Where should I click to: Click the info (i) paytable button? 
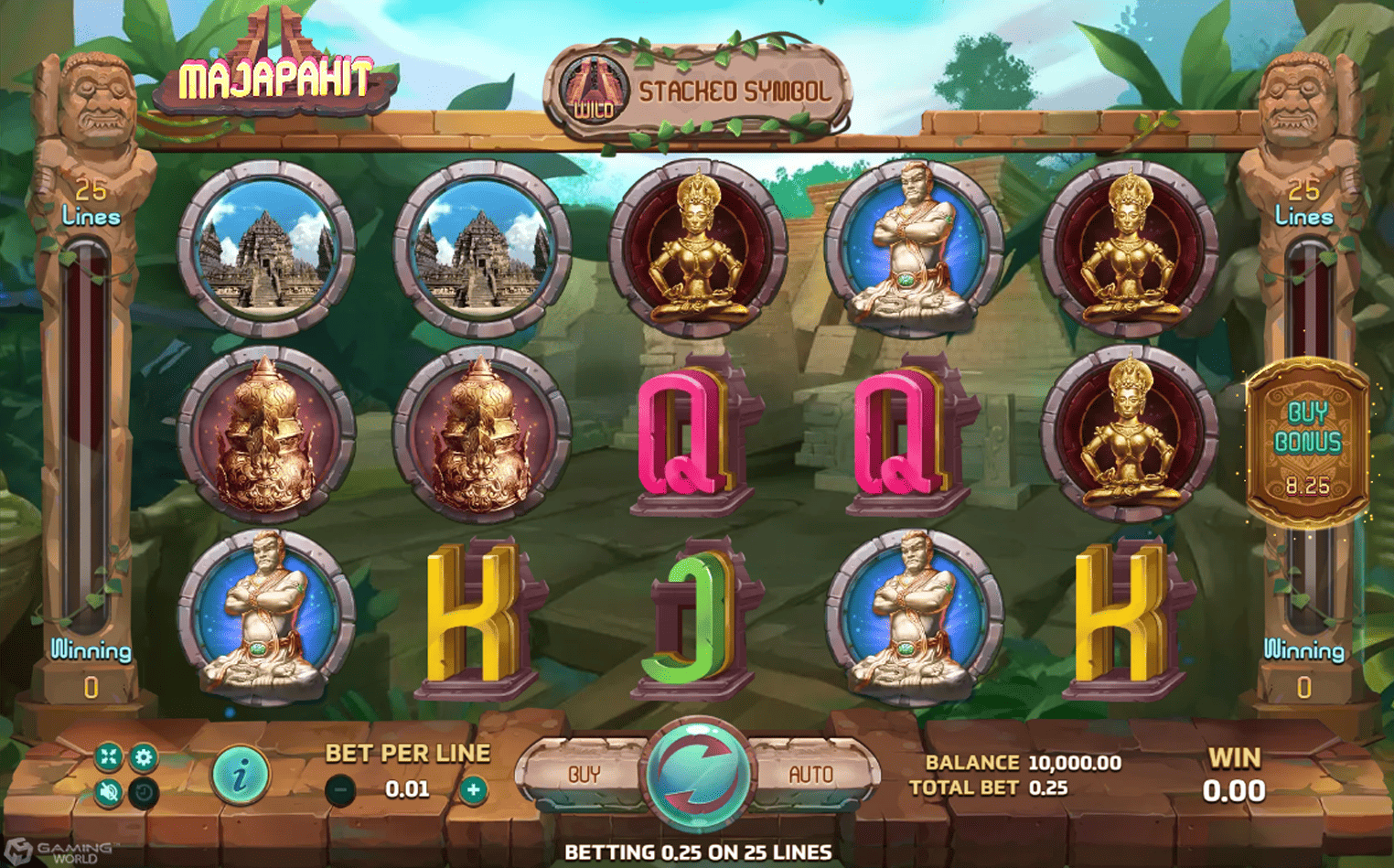tap(241, 773)
